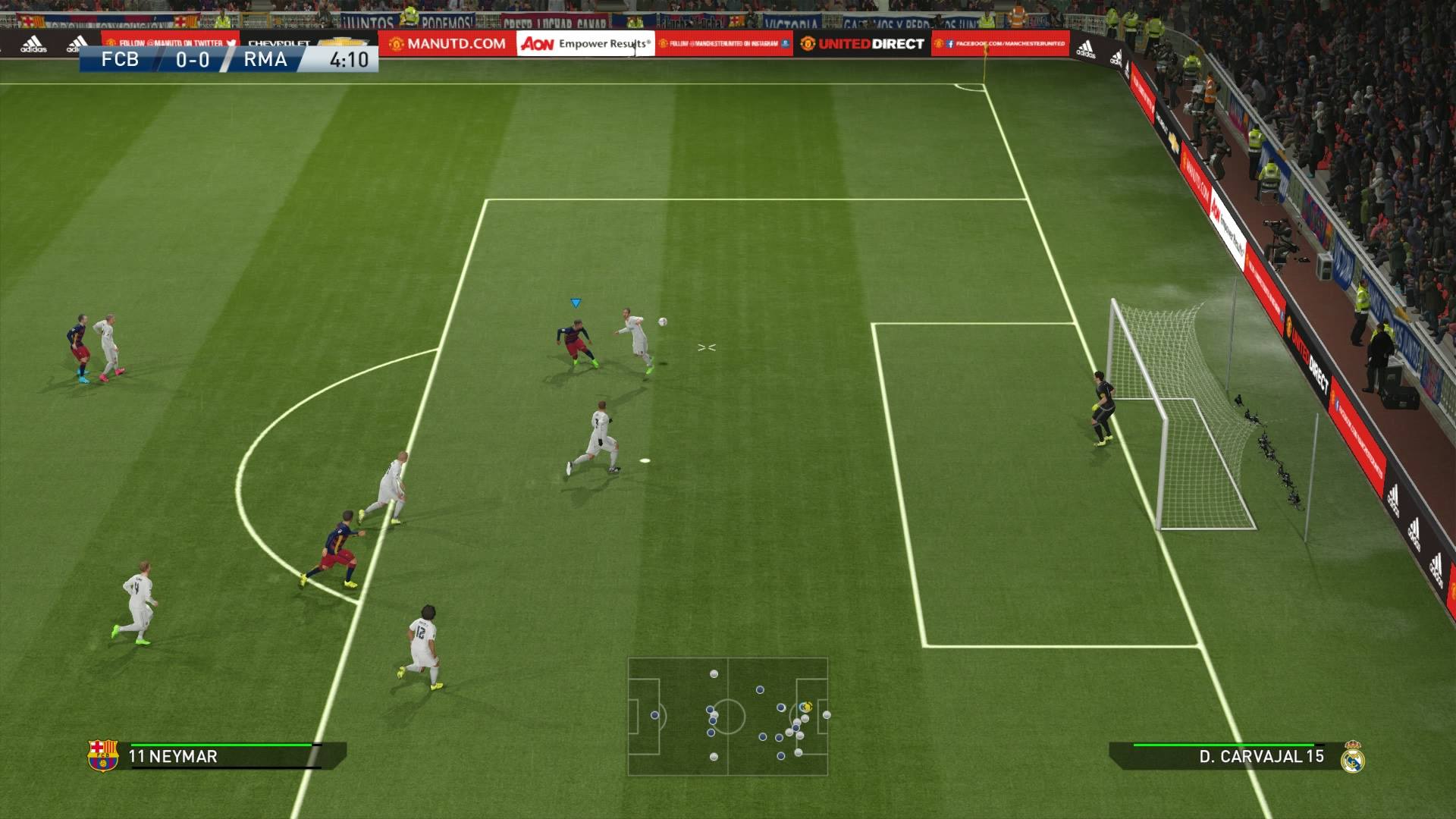
Task: Click the pitch radar minimap
Action: coord(727,717)
